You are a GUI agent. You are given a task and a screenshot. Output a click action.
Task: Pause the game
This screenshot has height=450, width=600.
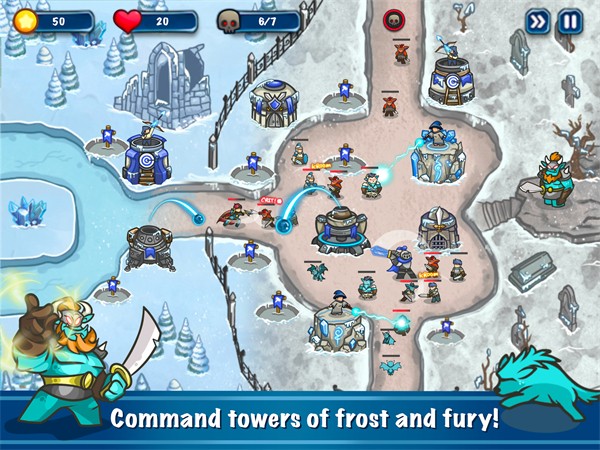coord(570,21)
